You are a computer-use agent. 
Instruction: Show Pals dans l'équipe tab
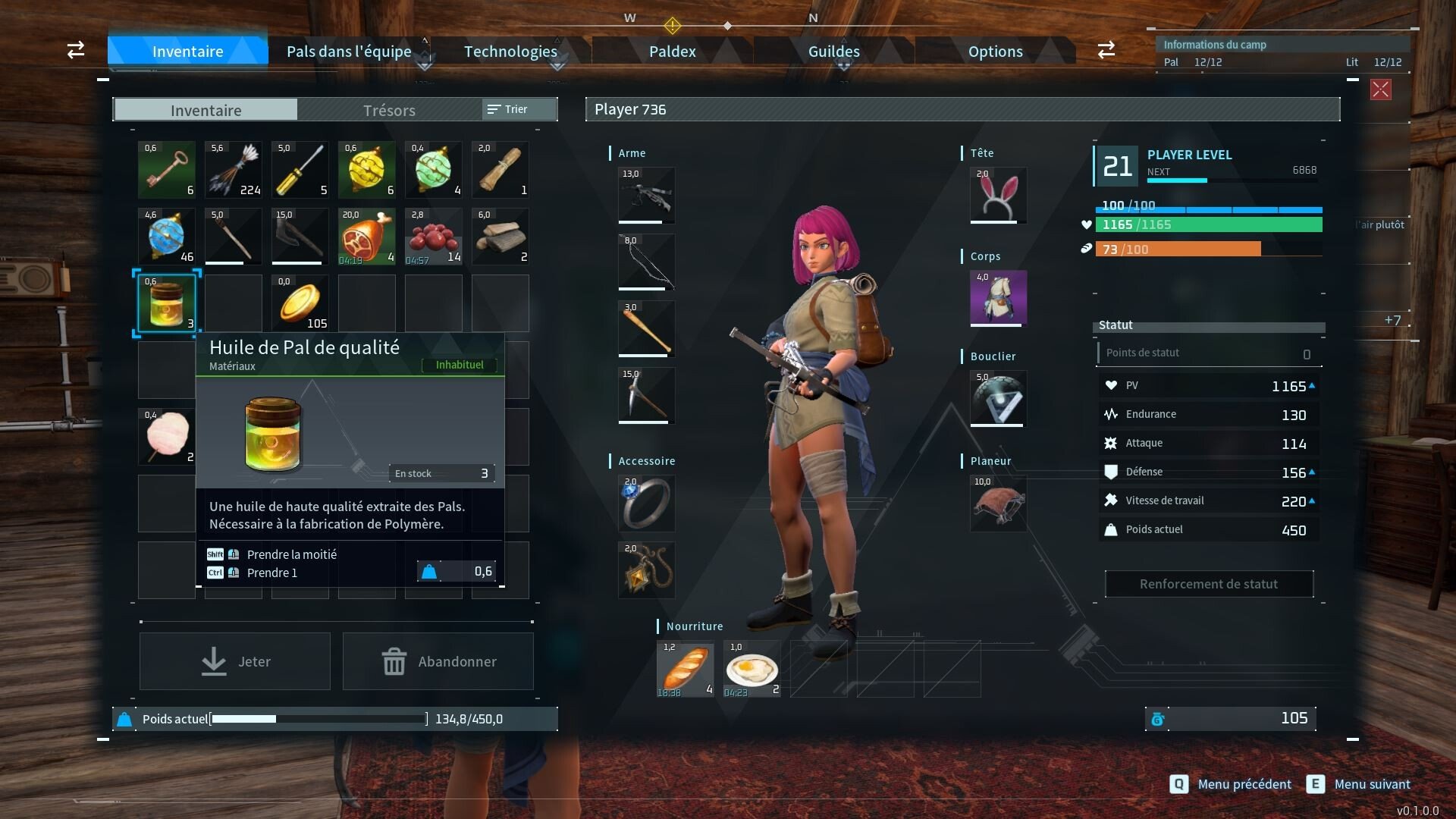[x=349, y=52]
